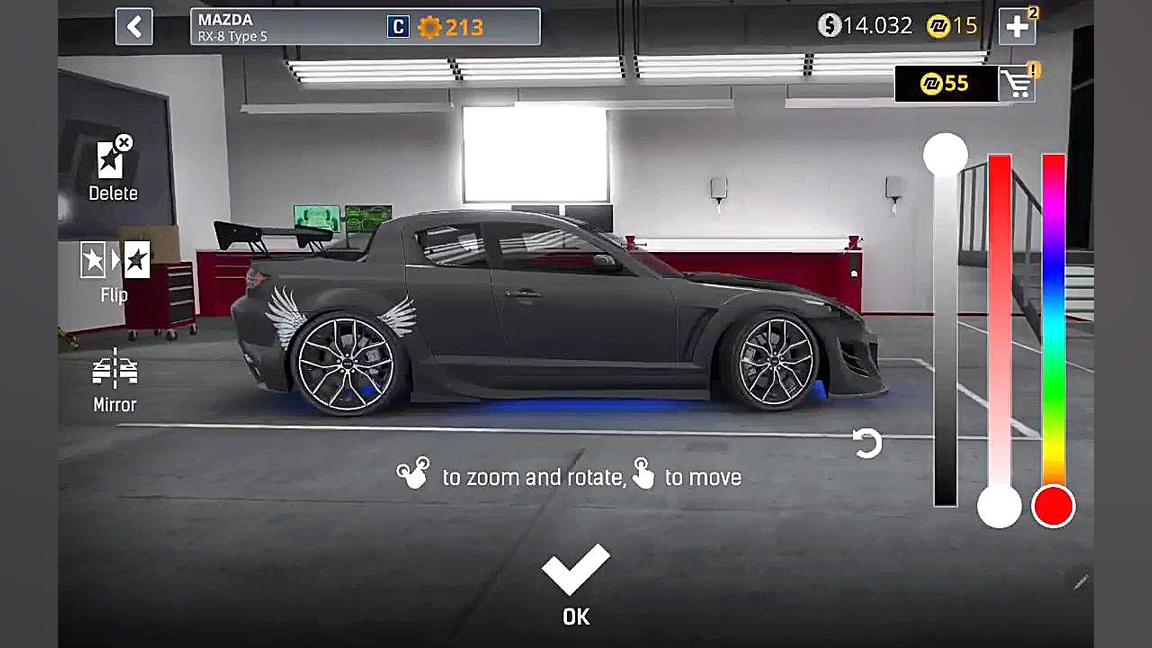Open the shopping cart
This screenshot has height=648, width=1152.
click(1018, 85)
